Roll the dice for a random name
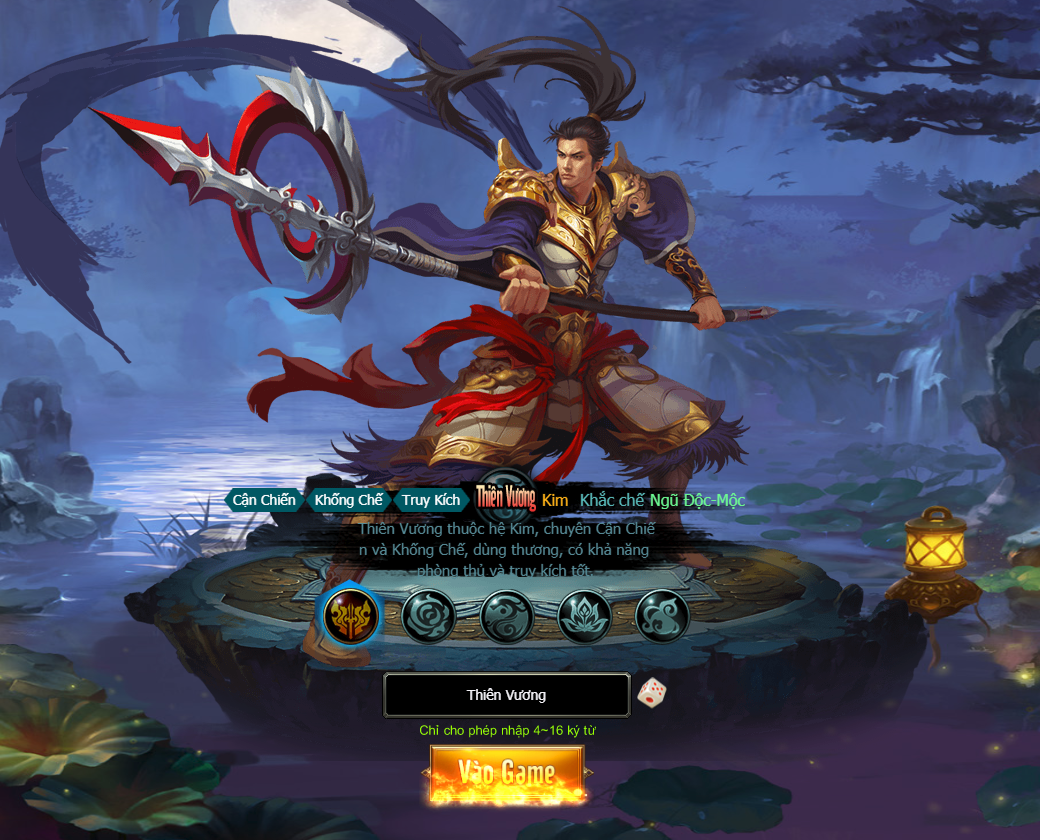The image size is (1040, 840). [x=651, y=692]
